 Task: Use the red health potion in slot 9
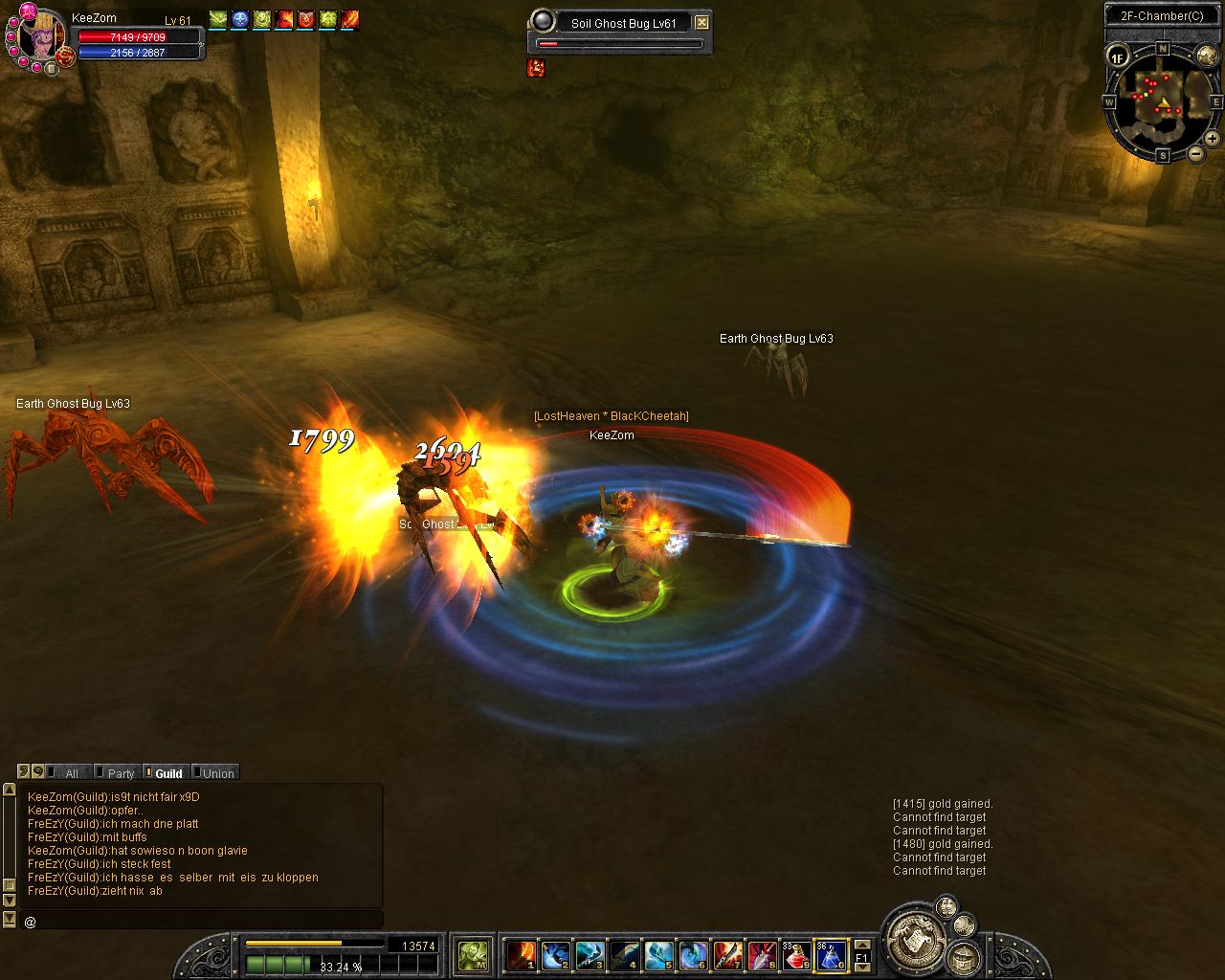point(797,955)
